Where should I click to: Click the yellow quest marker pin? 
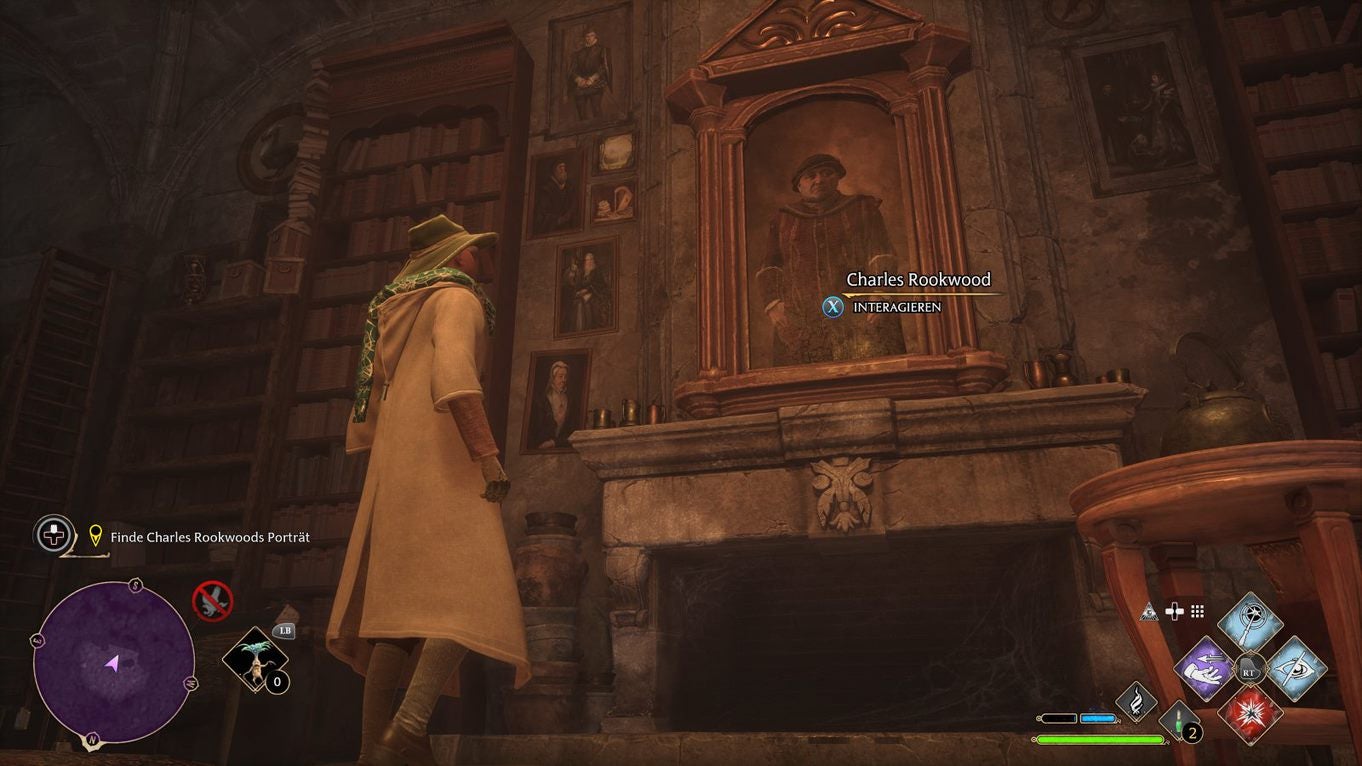coord(94,535)
